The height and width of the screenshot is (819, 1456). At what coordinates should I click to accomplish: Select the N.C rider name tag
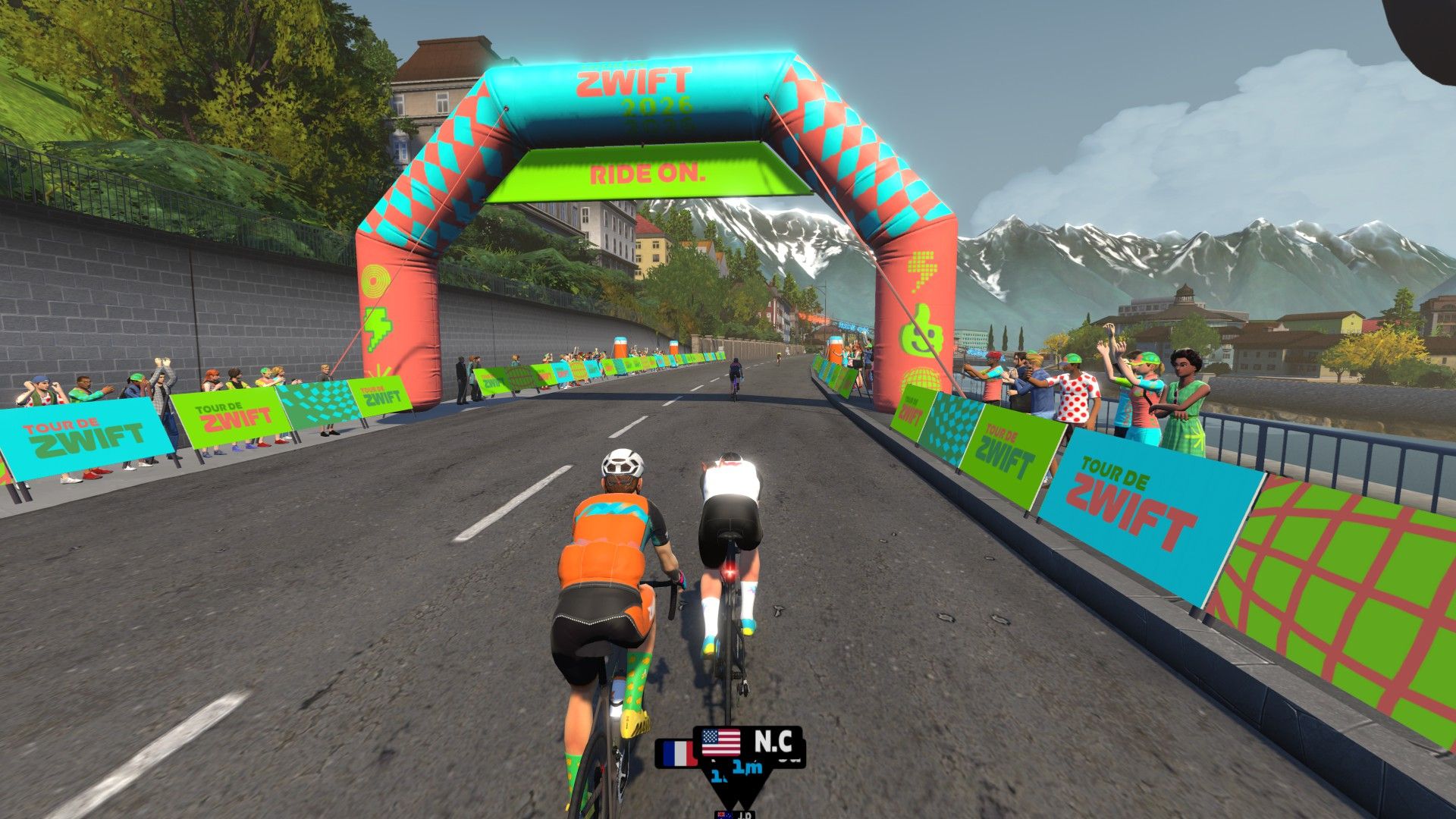pos(748,742)
